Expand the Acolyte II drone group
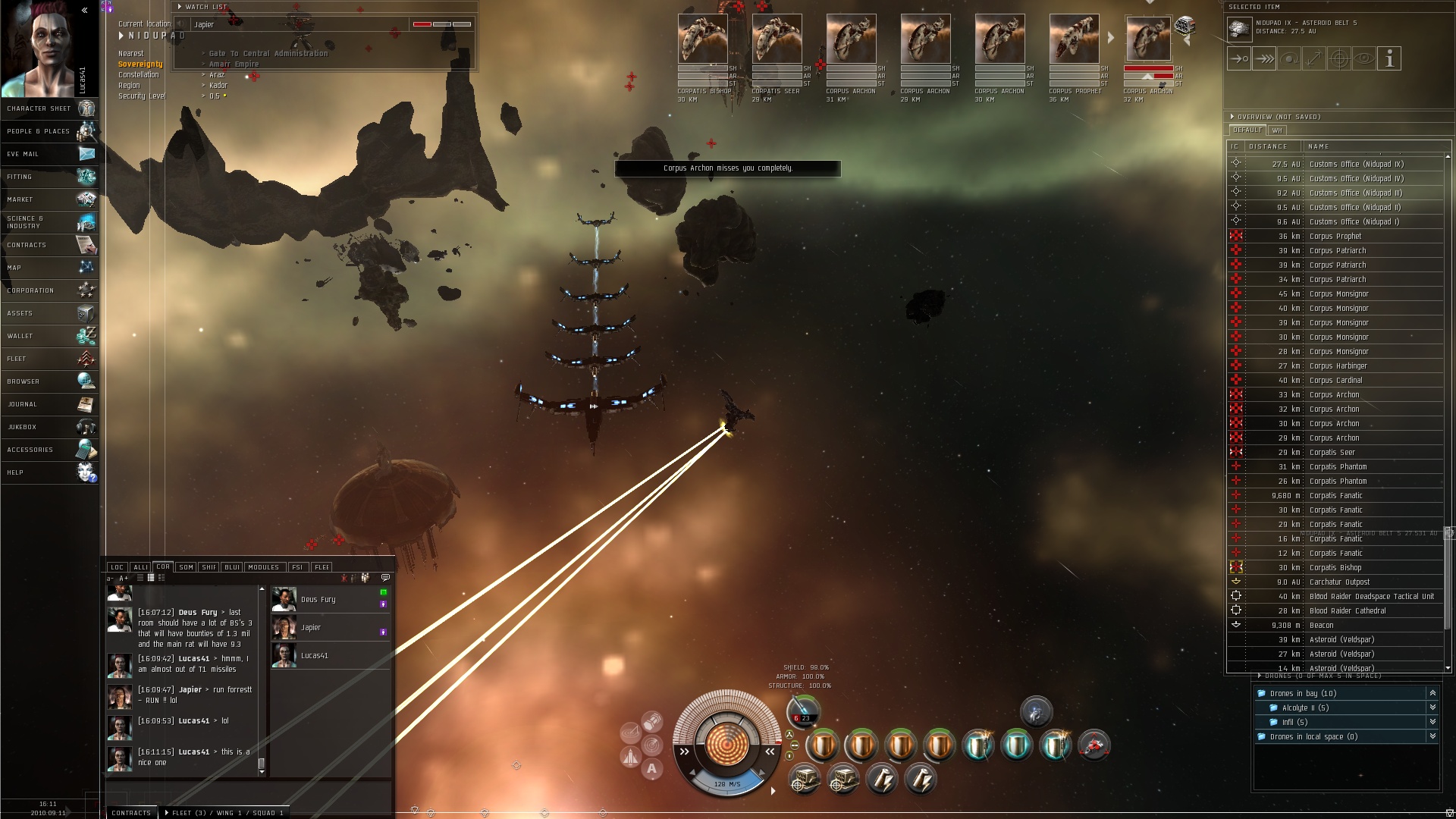The width and height of the screenshot is (1456, 819). click(x=1432, y=708)
